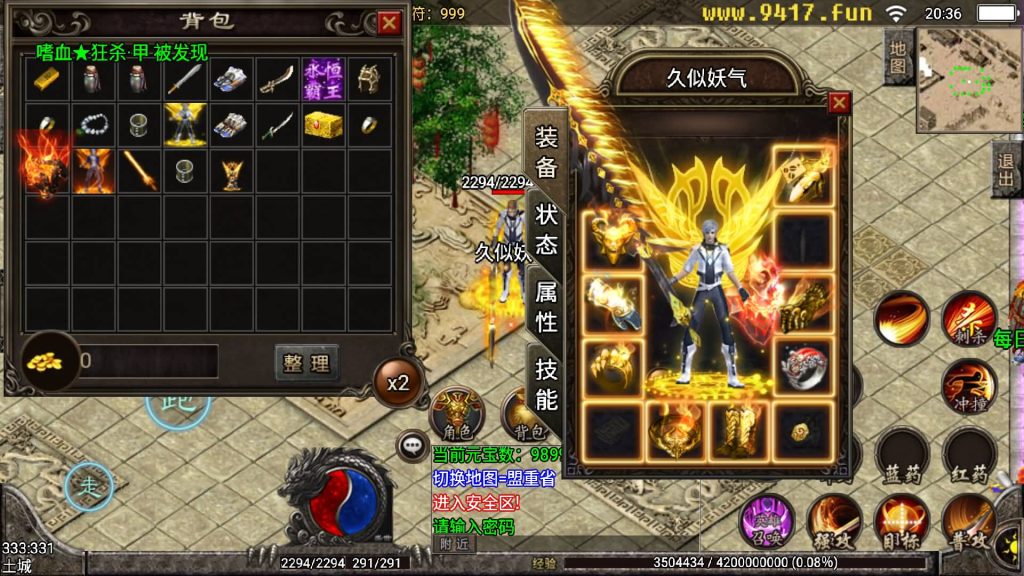Show the 属性 attributes tab

[x=546, y=306]
